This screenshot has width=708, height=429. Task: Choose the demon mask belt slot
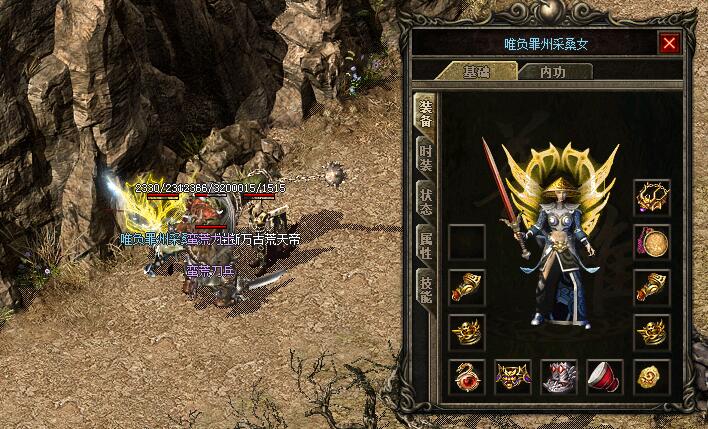tap(513, 377)
